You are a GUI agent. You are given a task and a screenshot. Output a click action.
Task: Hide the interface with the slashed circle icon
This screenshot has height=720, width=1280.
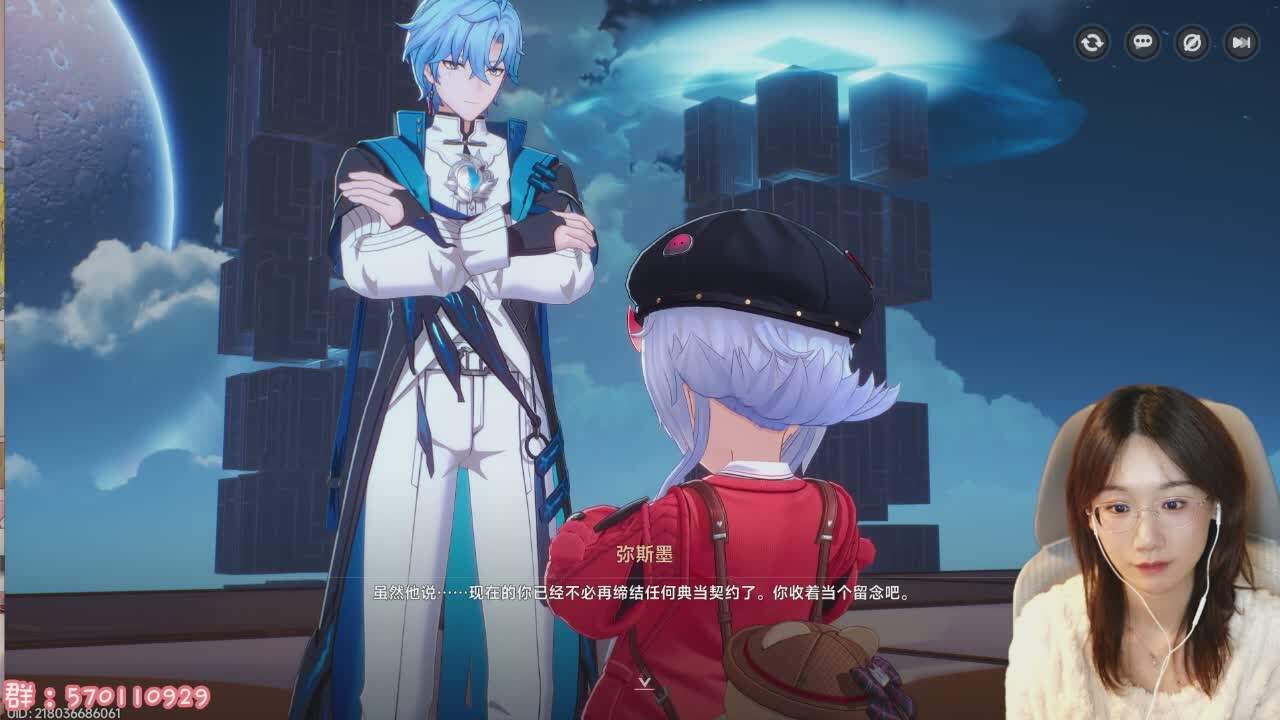(x=1191, y=43)
